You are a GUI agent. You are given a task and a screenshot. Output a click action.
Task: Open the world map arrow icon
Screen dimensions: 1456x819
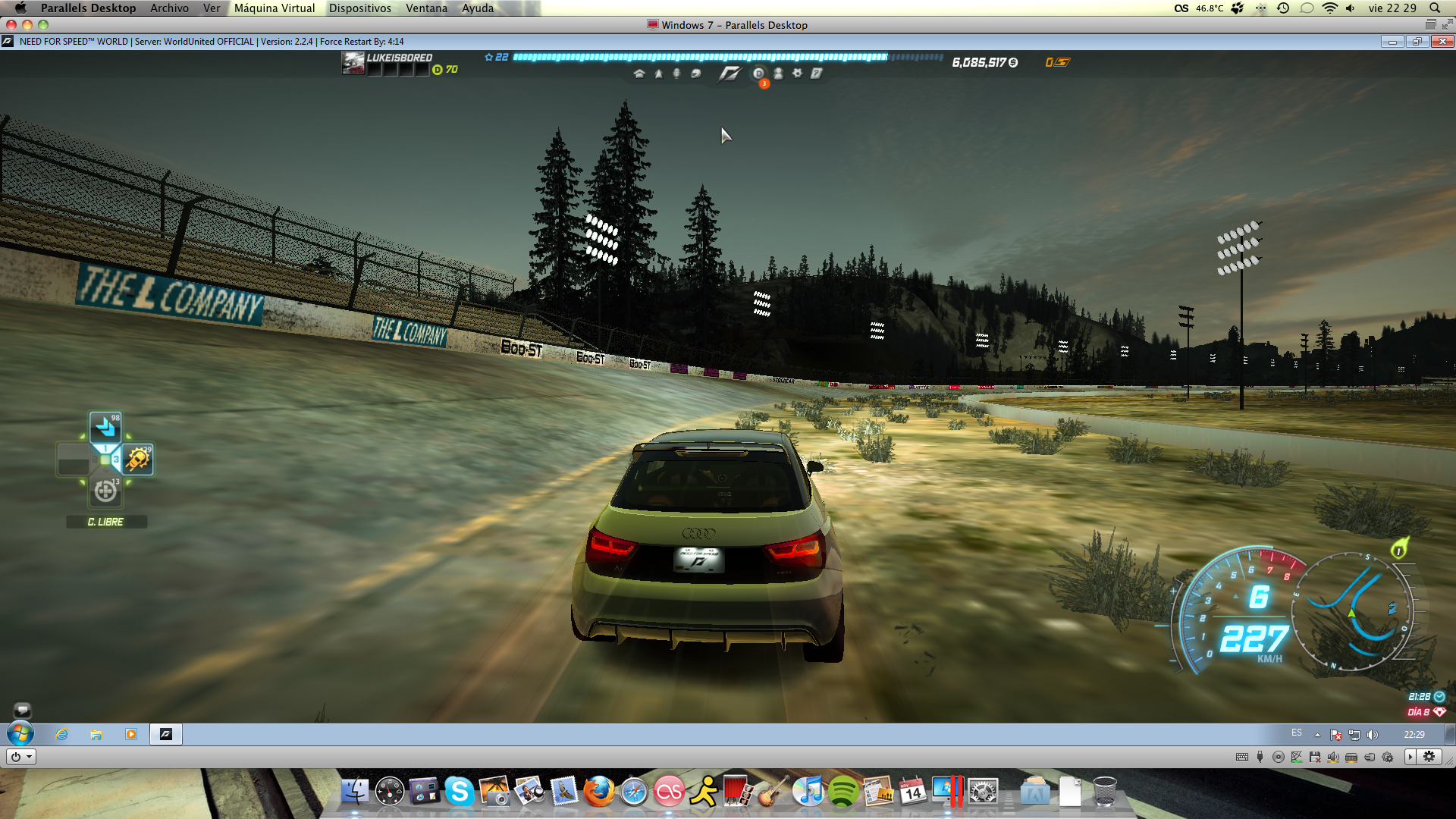point(658,74)
